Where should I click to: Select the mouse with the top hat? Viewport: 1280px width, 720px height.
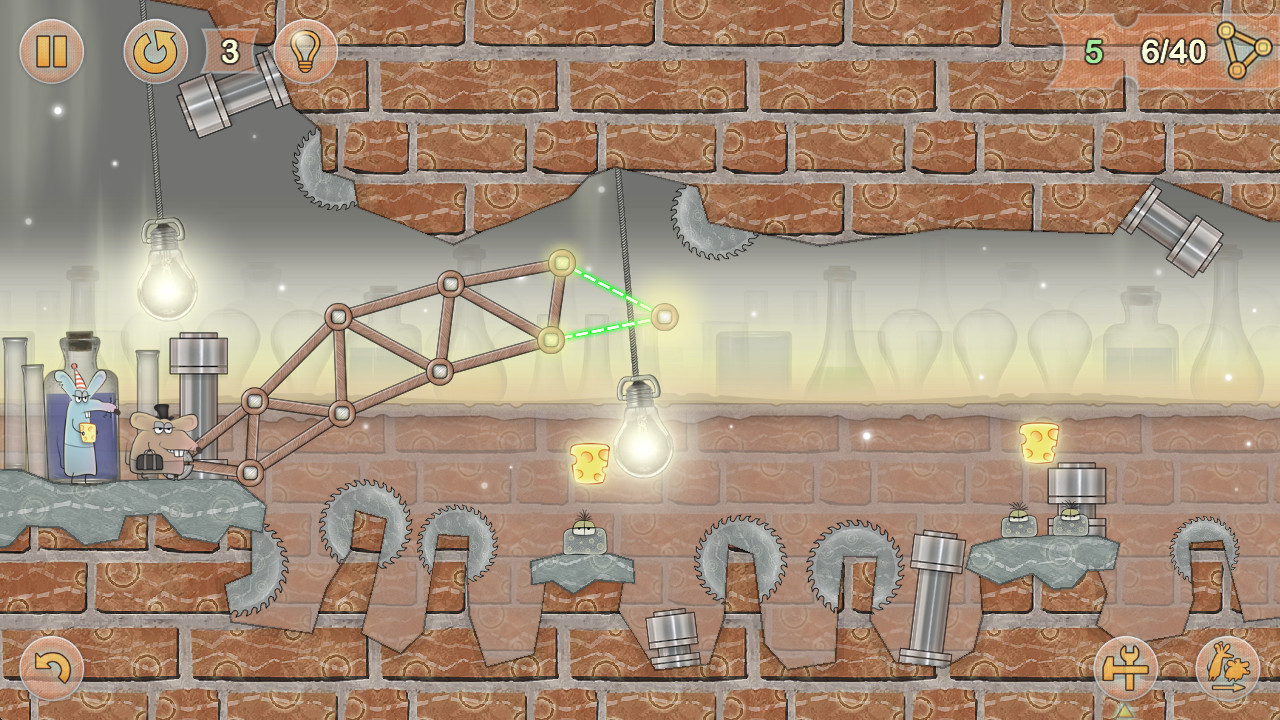click(x=163, y=440)
